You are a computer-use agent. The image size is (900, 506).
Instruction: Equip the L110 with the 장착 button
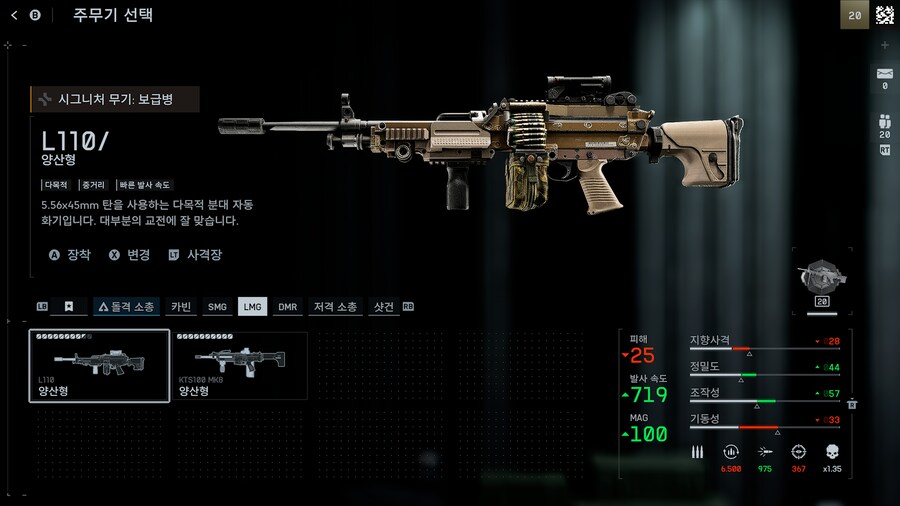pos(70,255)
